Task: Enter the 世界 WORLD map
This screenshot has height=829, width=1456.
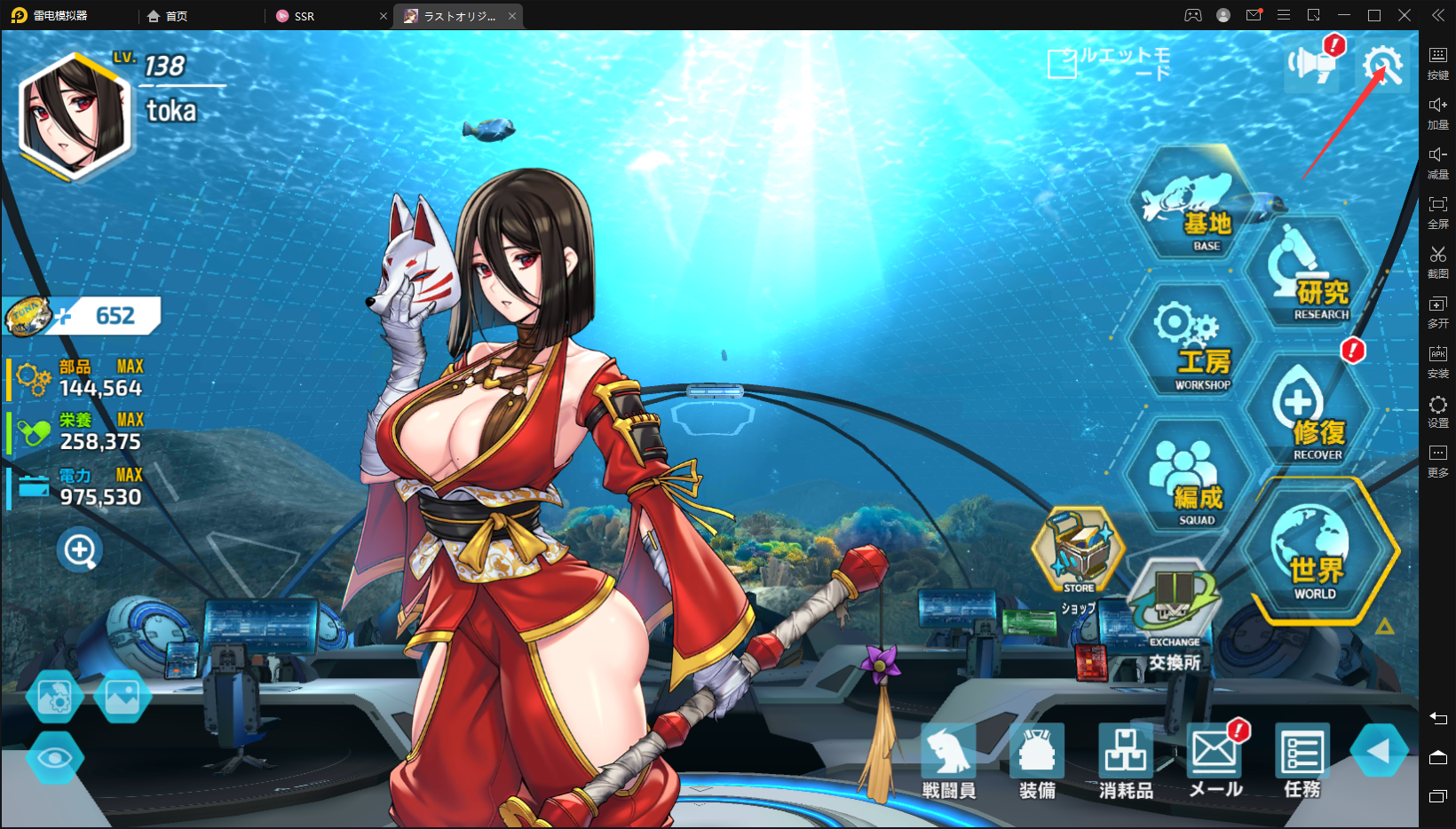Action: tap(1314, 549)
